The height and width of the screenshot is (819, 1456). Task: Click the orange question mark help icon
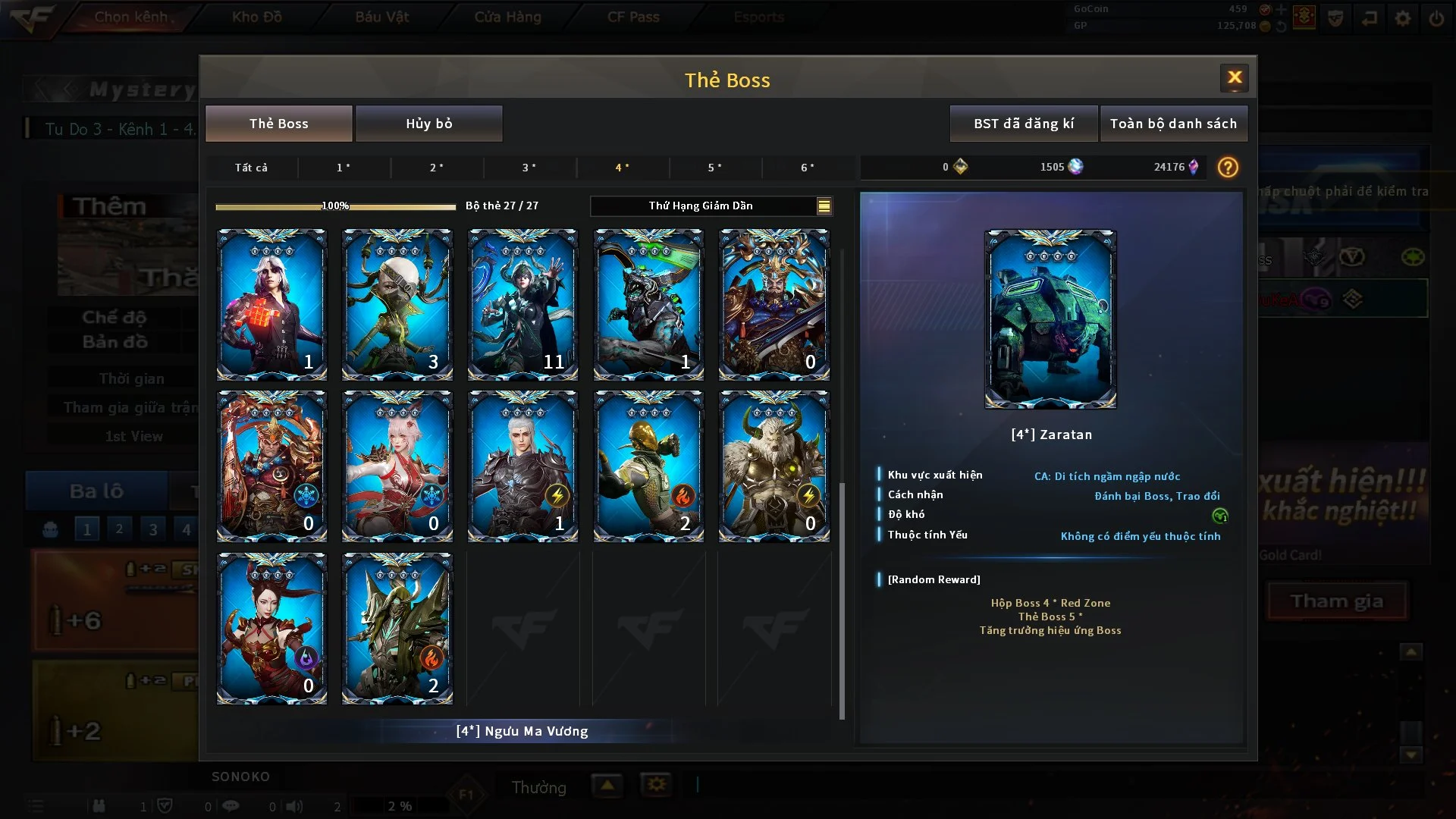point(1227,168)
